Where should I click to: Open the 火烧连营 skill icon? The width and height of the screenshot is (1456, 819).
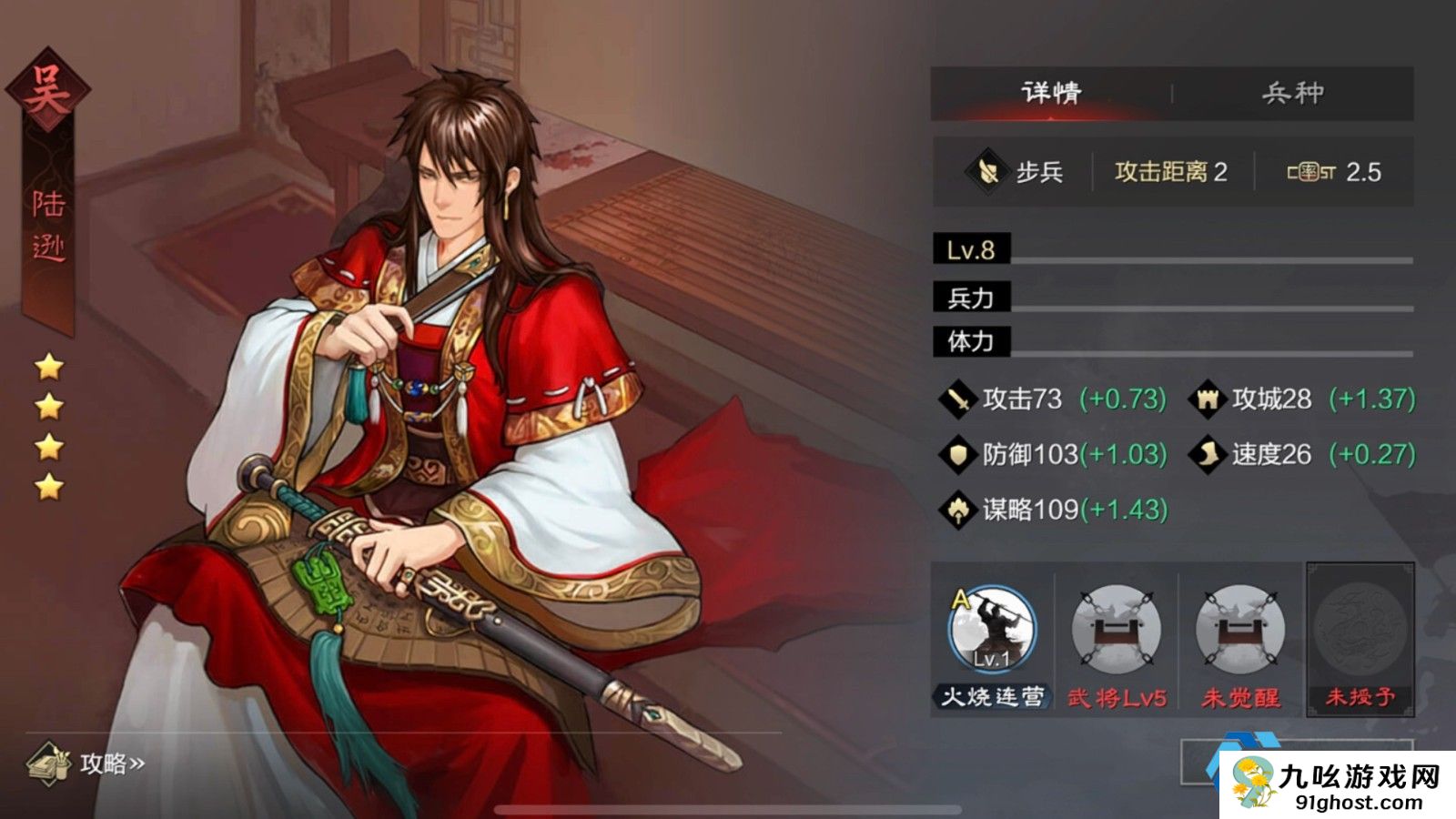point(995,630)
